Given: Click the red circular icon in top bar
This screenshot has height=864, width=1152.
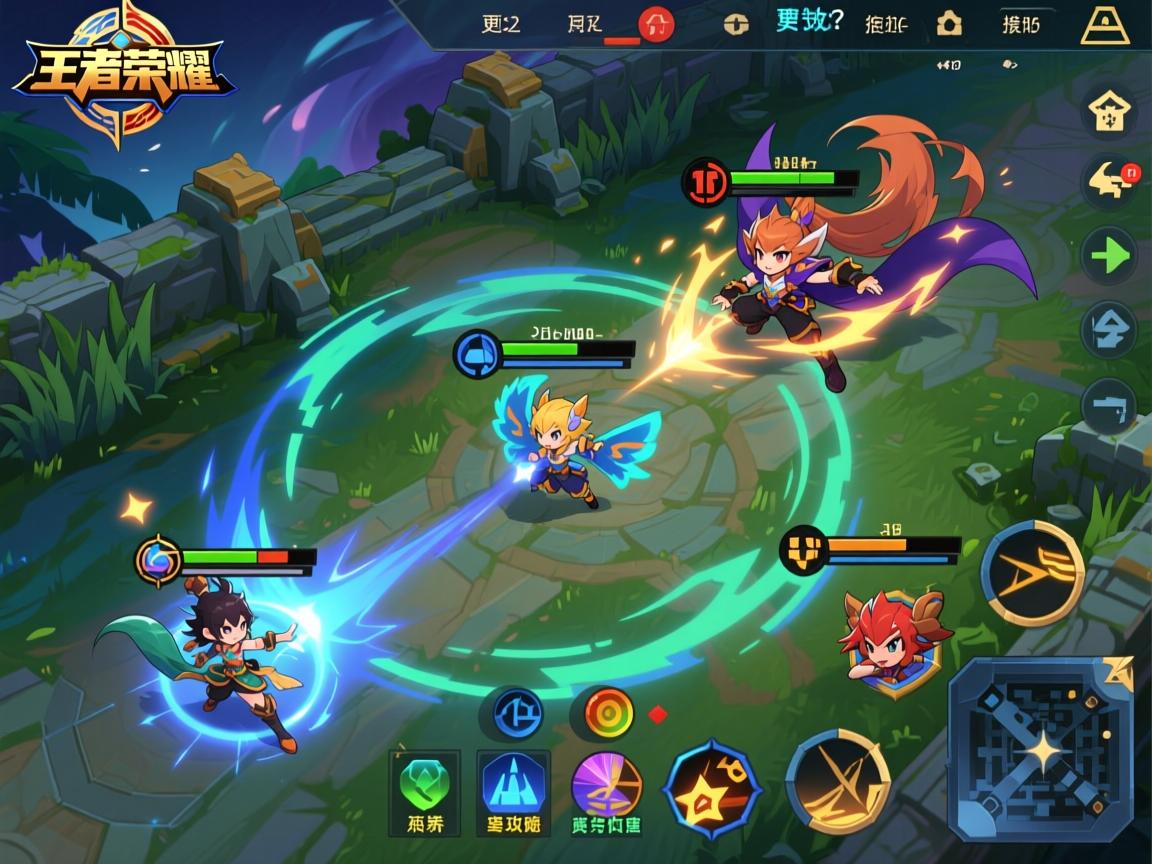Looking at the screenshot, I should [x=656, y=24].
